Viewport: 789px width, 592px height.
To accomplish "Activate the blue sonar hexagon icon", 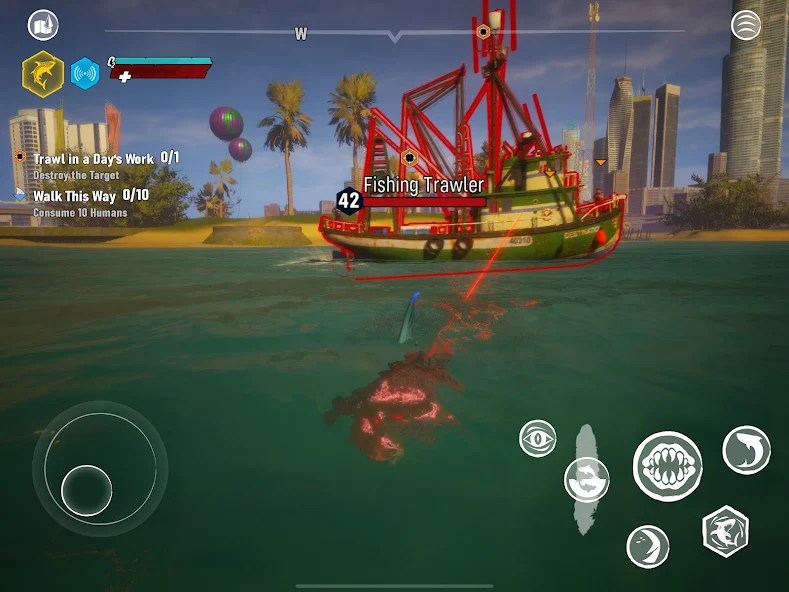I will 85,74.
